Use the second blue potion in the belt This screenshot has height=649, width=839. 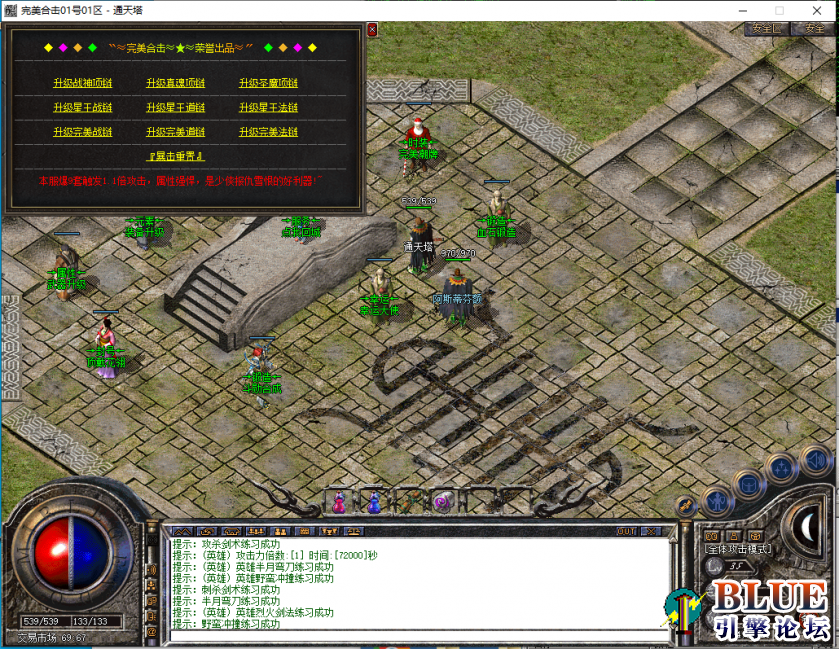[x=373, y=502]
